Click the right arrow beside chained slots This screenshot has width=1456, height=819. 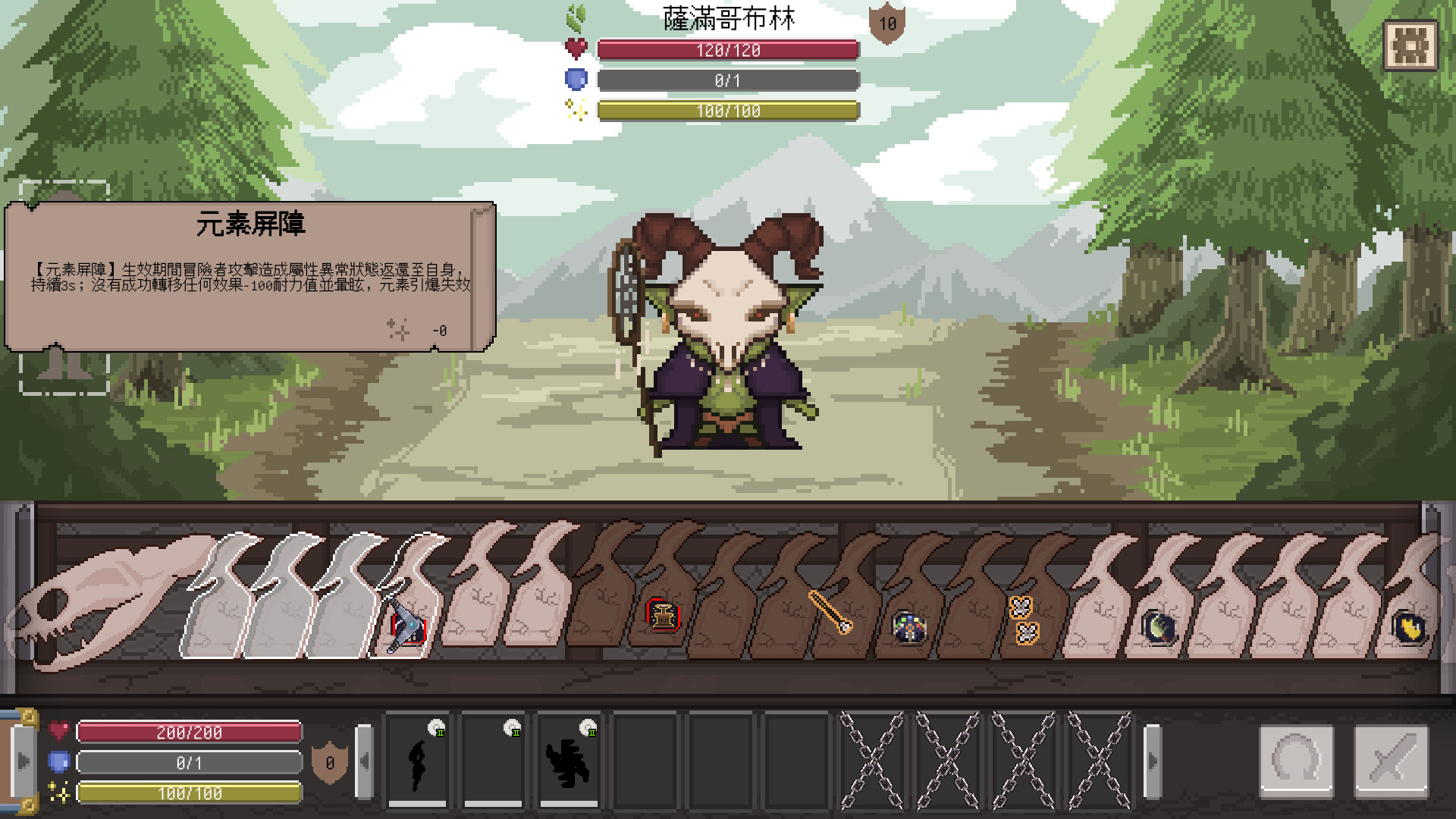1152,761
